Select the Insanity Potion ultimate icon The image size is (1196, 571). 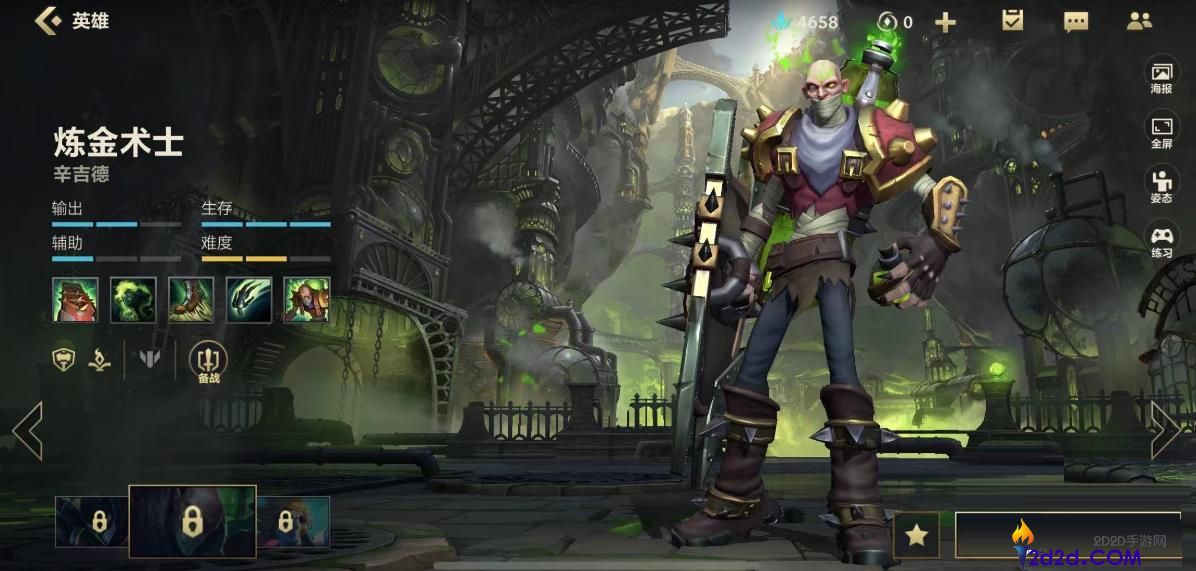[307, 300]
